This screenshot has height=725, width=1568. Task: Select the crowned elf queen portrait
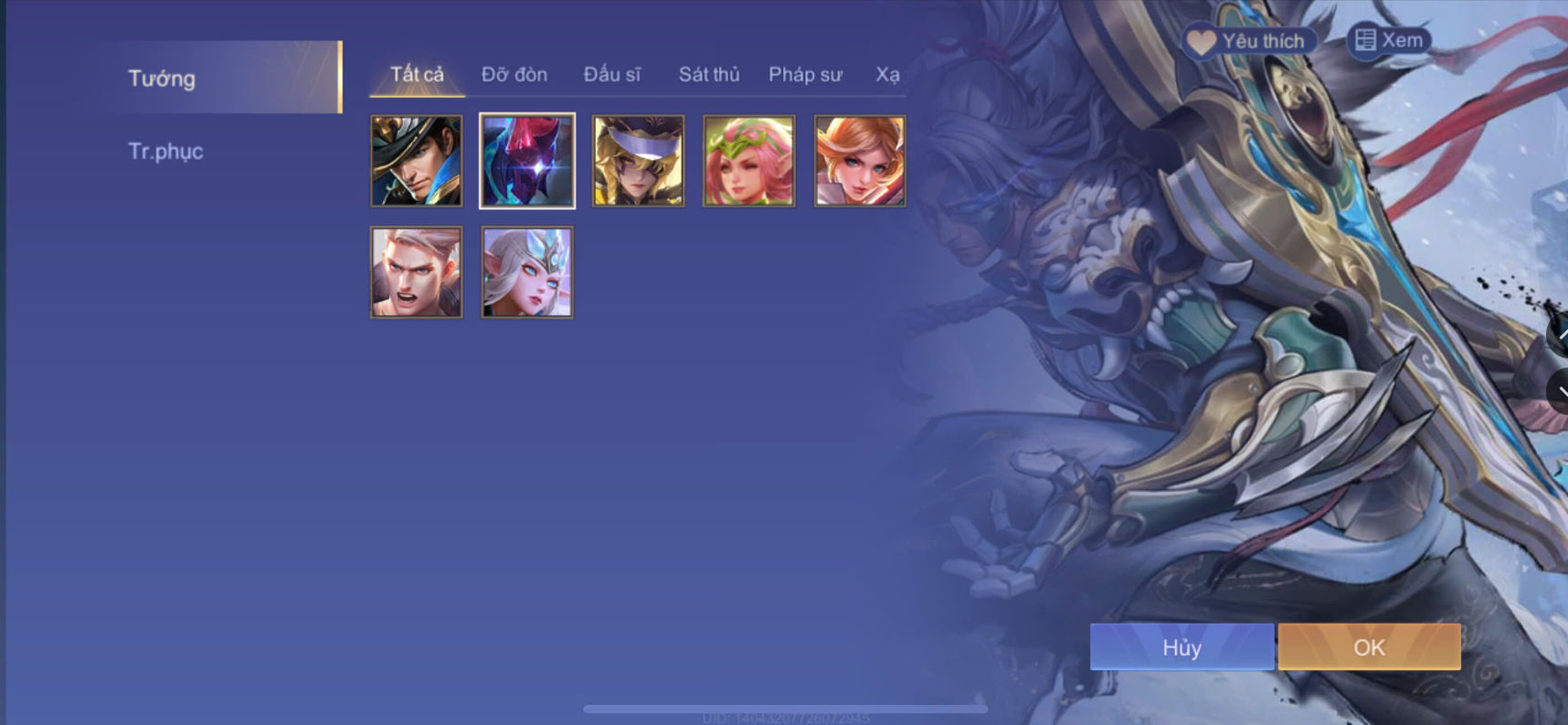click(527, 272)
